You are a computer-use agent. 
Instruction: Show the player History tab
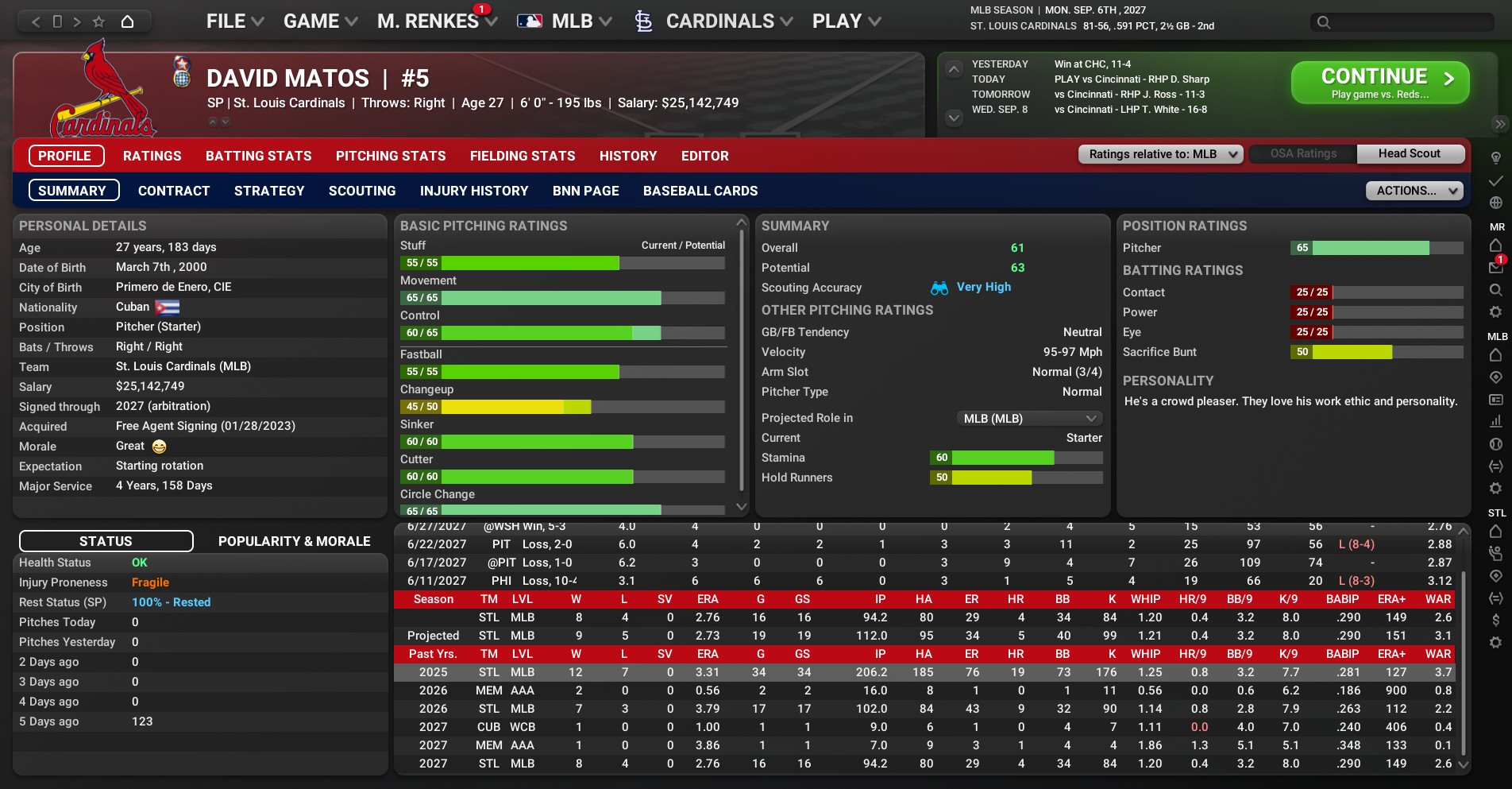[628, 156]
